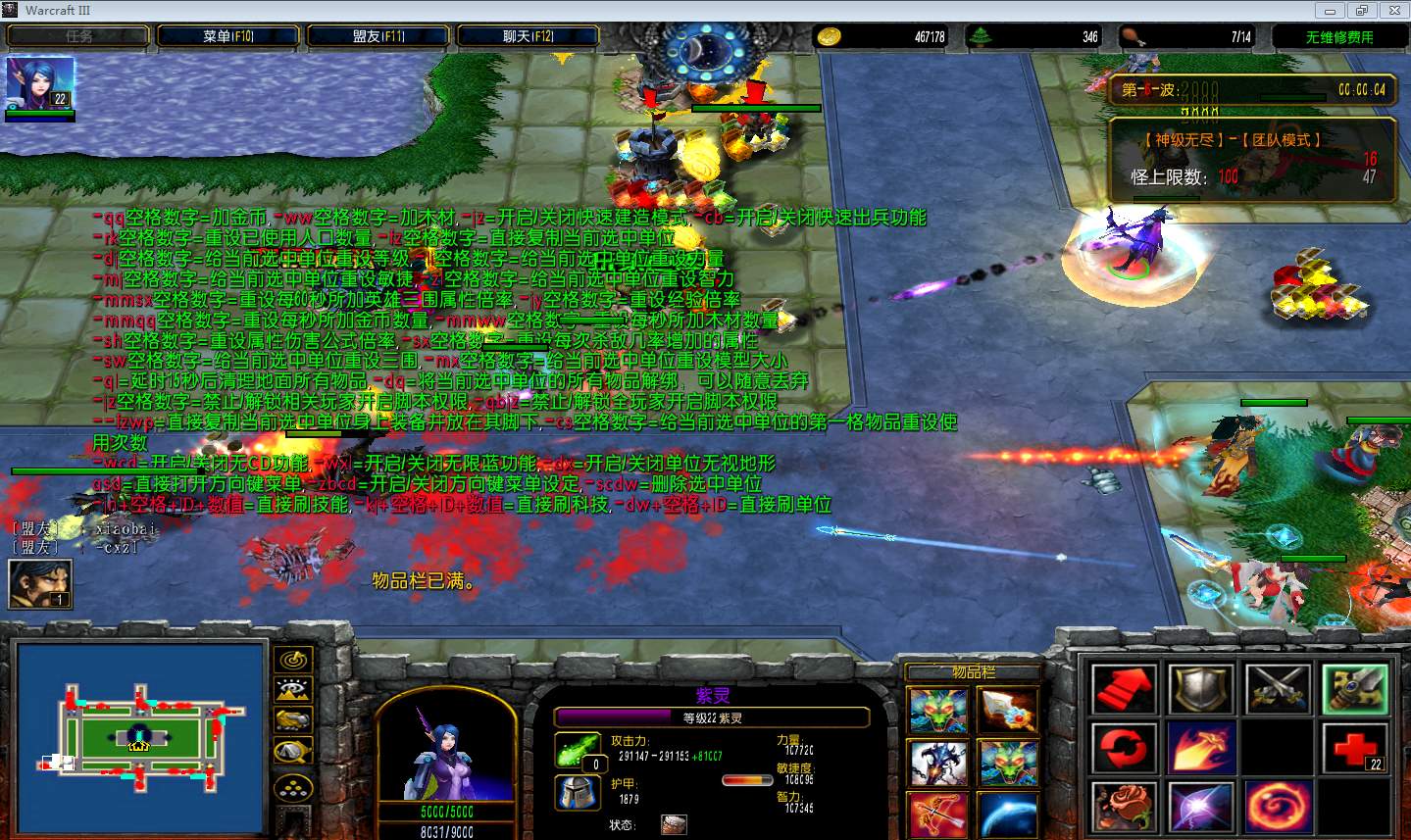Activate the fire swirl ability
The width and height of the screenshot is (1411, 840).
click(x=1278, y=808)
